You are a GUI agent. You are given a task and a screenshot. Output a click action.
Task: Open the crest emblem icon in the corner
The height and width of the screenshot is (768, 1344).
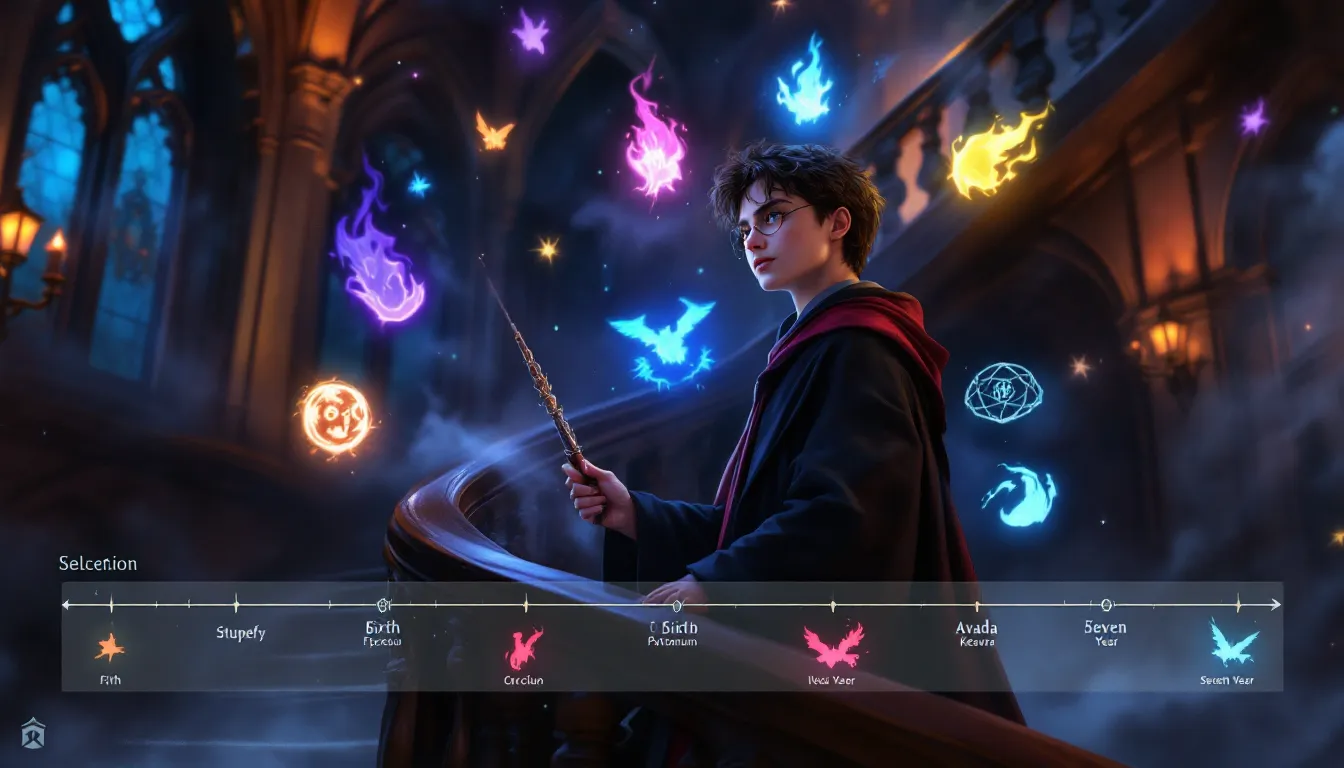pos(33,733)
